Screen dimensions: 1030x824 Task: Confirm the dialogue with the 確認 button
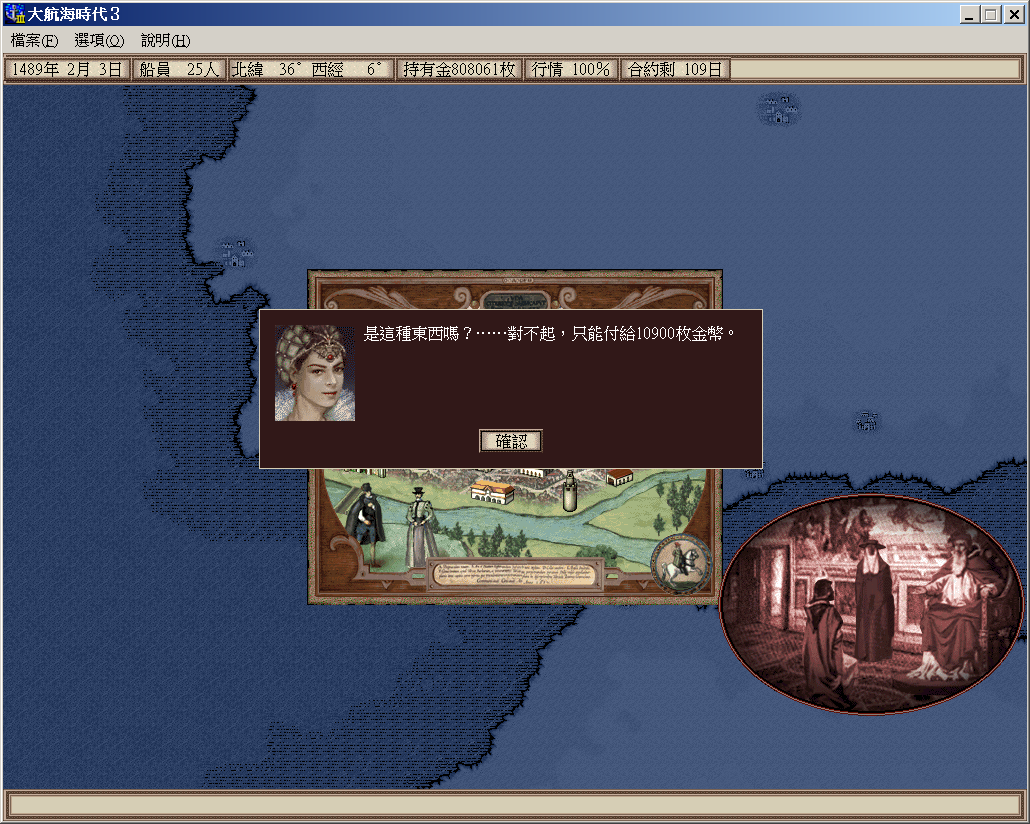[x=510, y=440]
